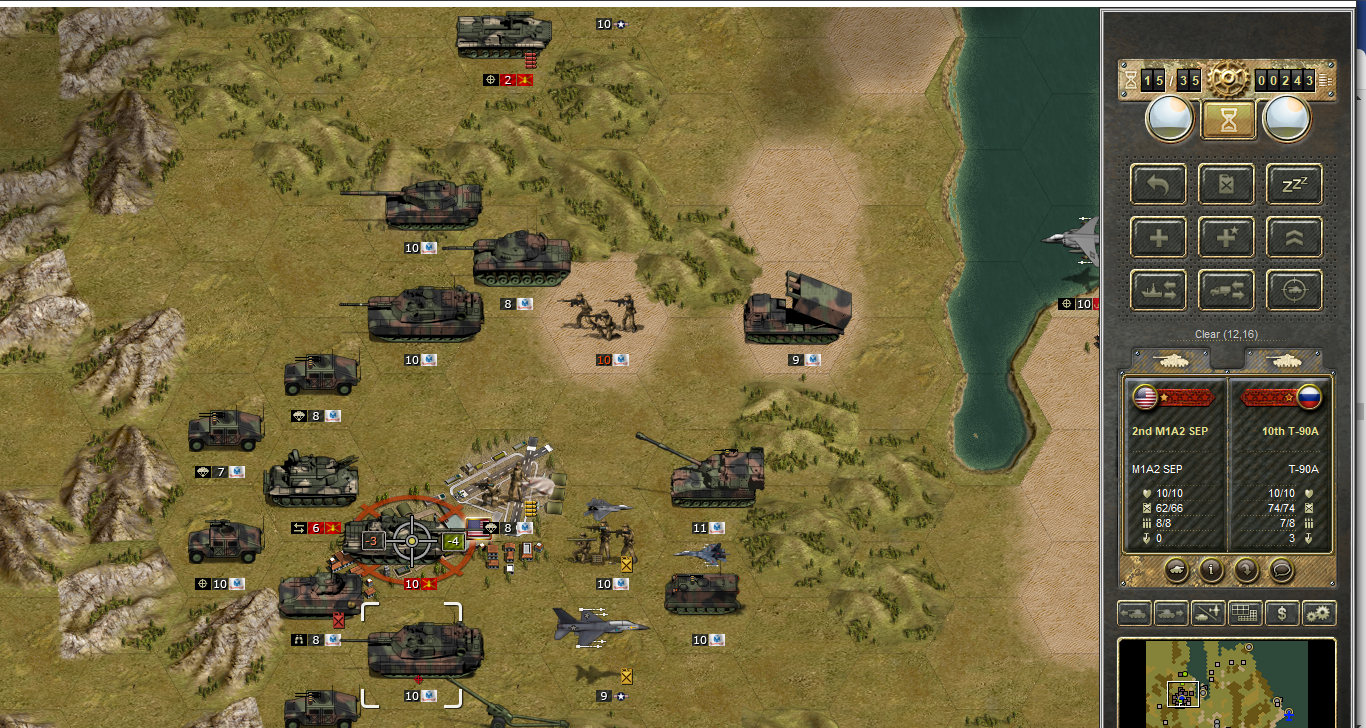
Task: Put the unit to sleep with ZZZ button
Action: (1295, 185)
